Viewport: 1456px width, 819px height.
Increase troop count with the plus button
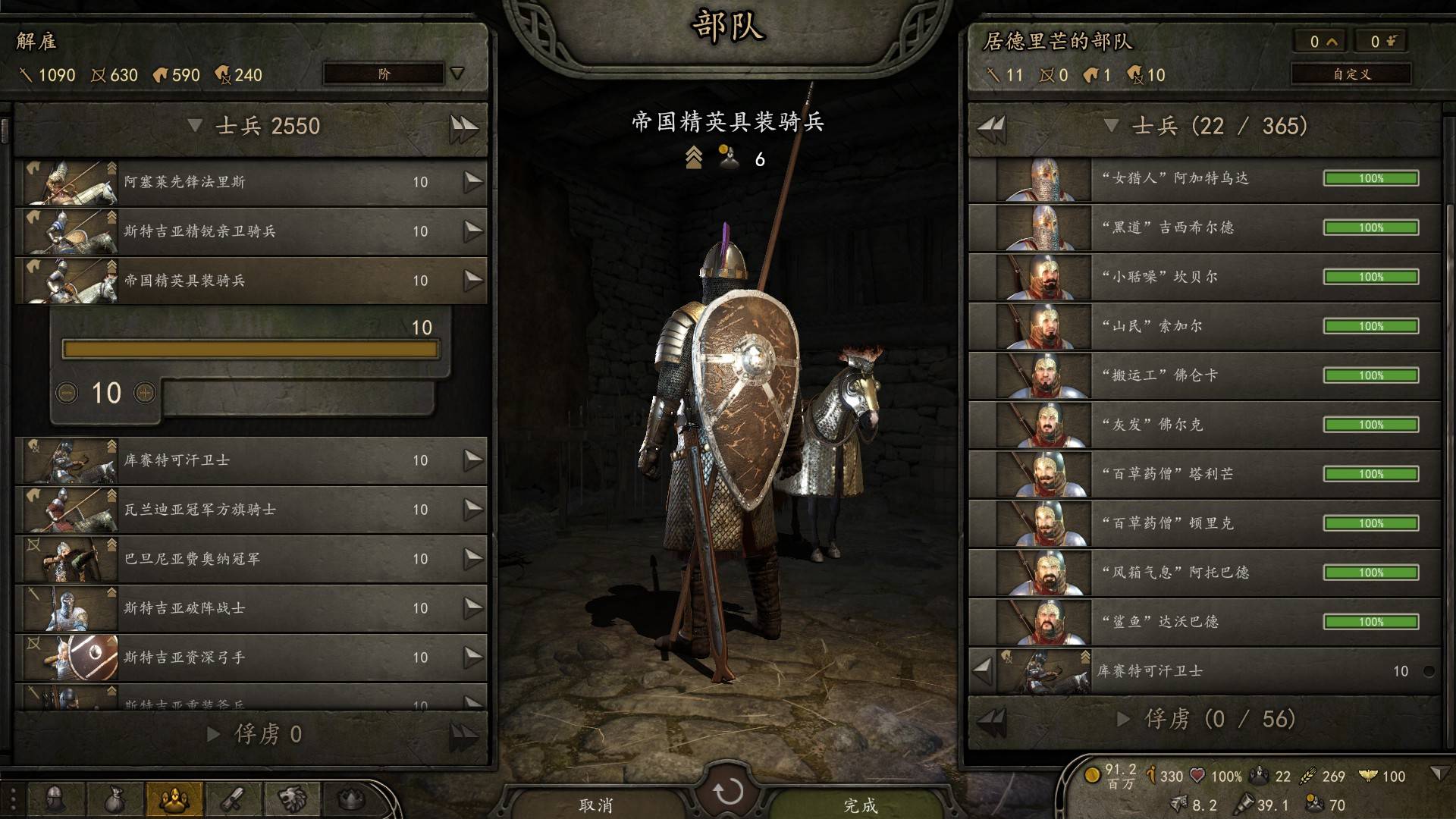click(x=145, y=393)
